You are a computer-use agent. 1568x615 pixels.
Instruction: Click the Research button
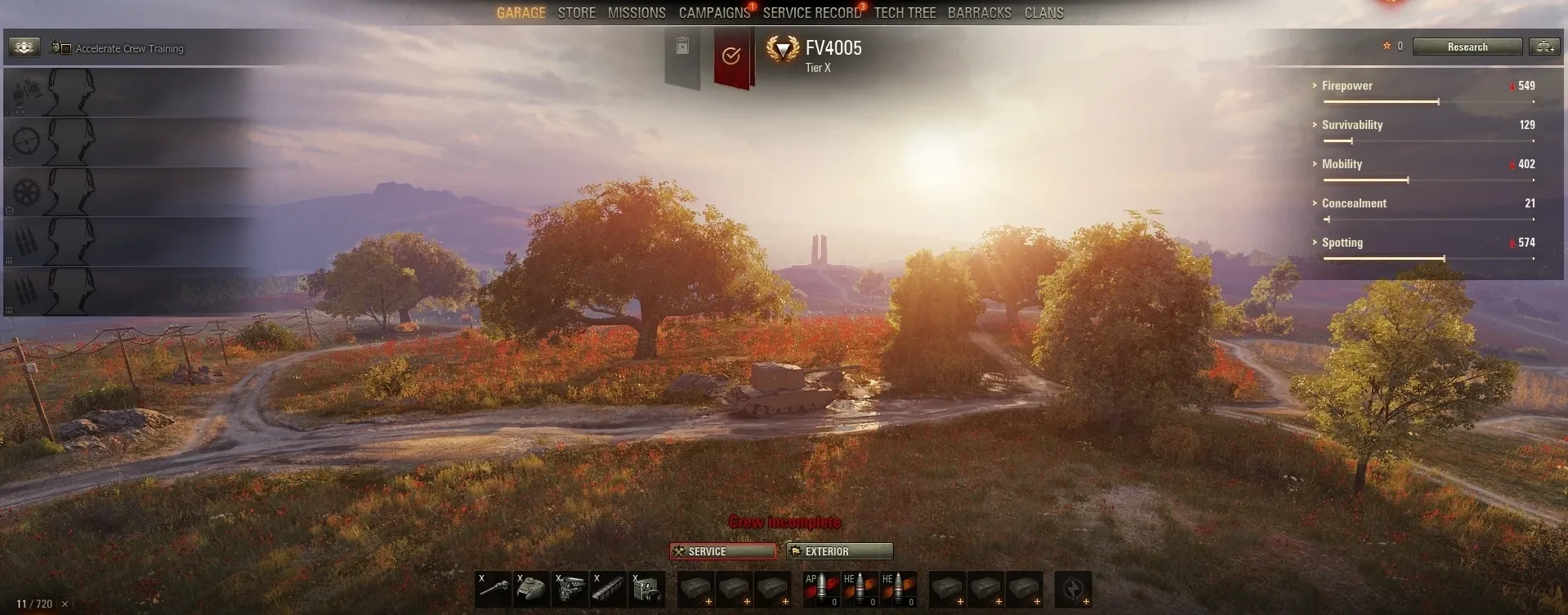click(x=1467, y=47)
